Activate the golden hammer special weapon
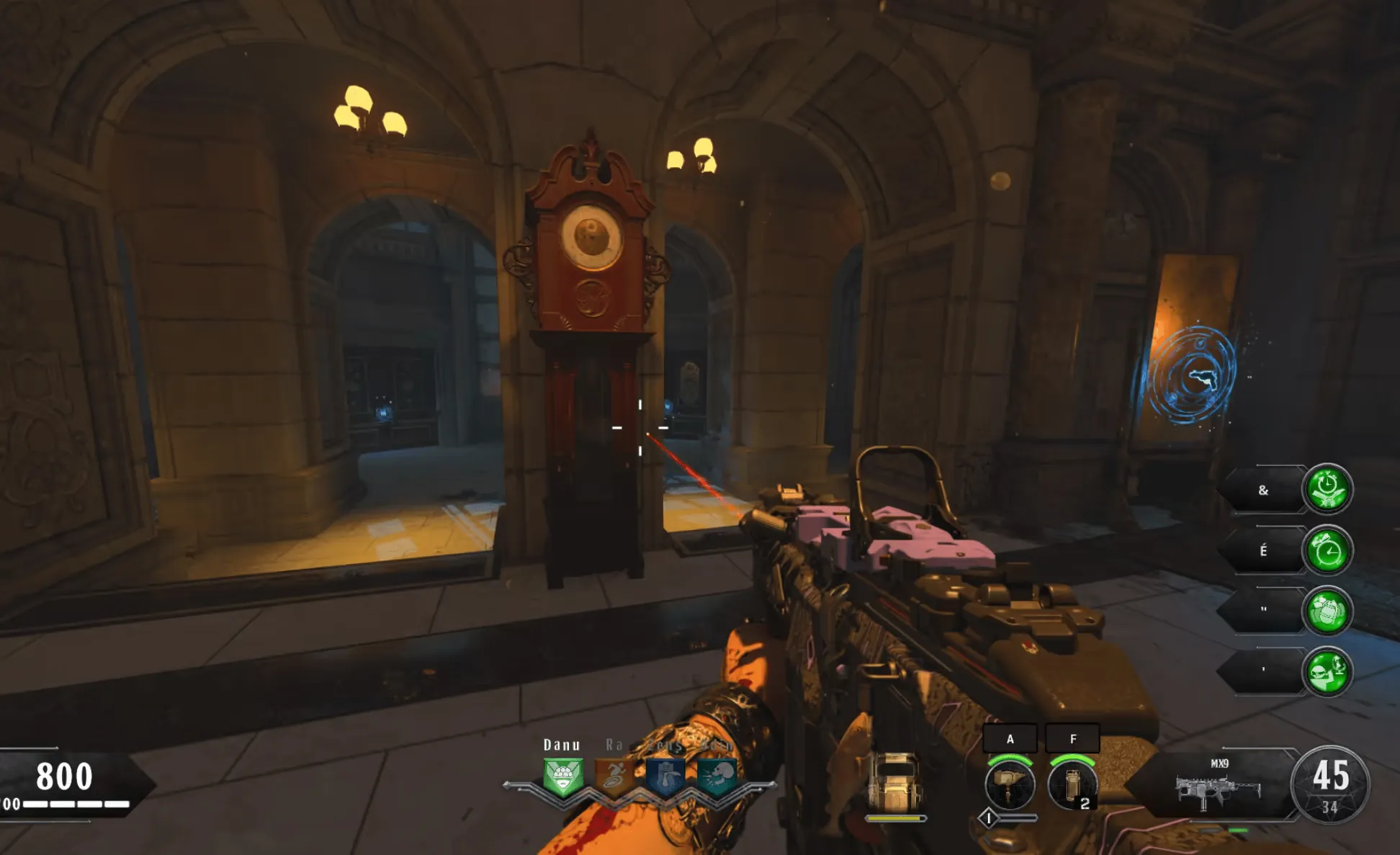This screenshot has height=855, width=1400. coord(1010,784)
